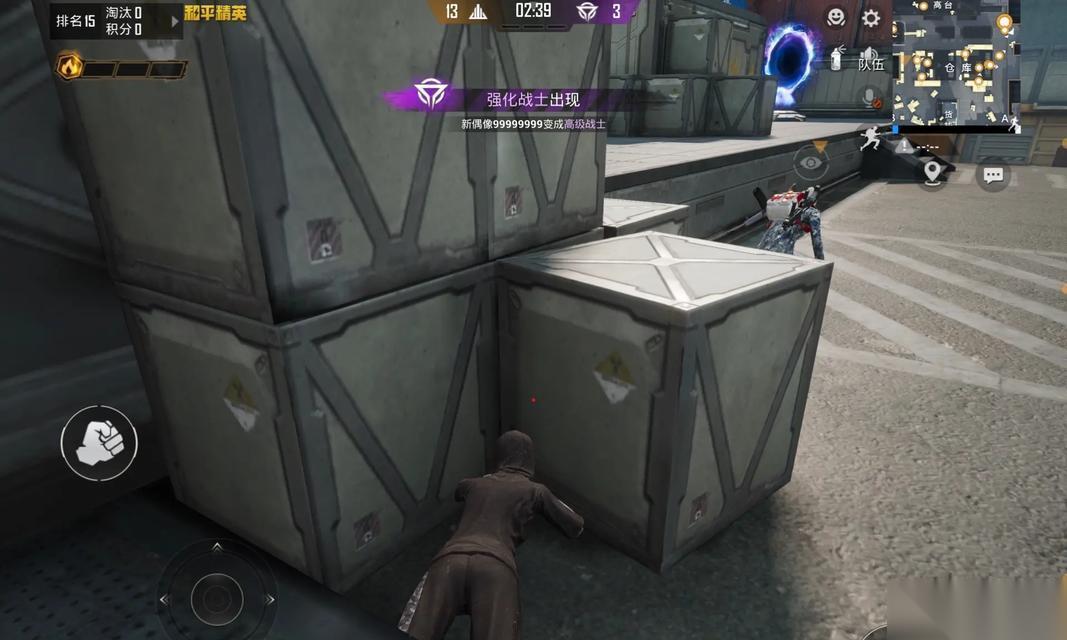Image resolution: width=1067 pixels, height=640 pixels.
Task: Open the quick chat bubble
Action: coord(992,175)
